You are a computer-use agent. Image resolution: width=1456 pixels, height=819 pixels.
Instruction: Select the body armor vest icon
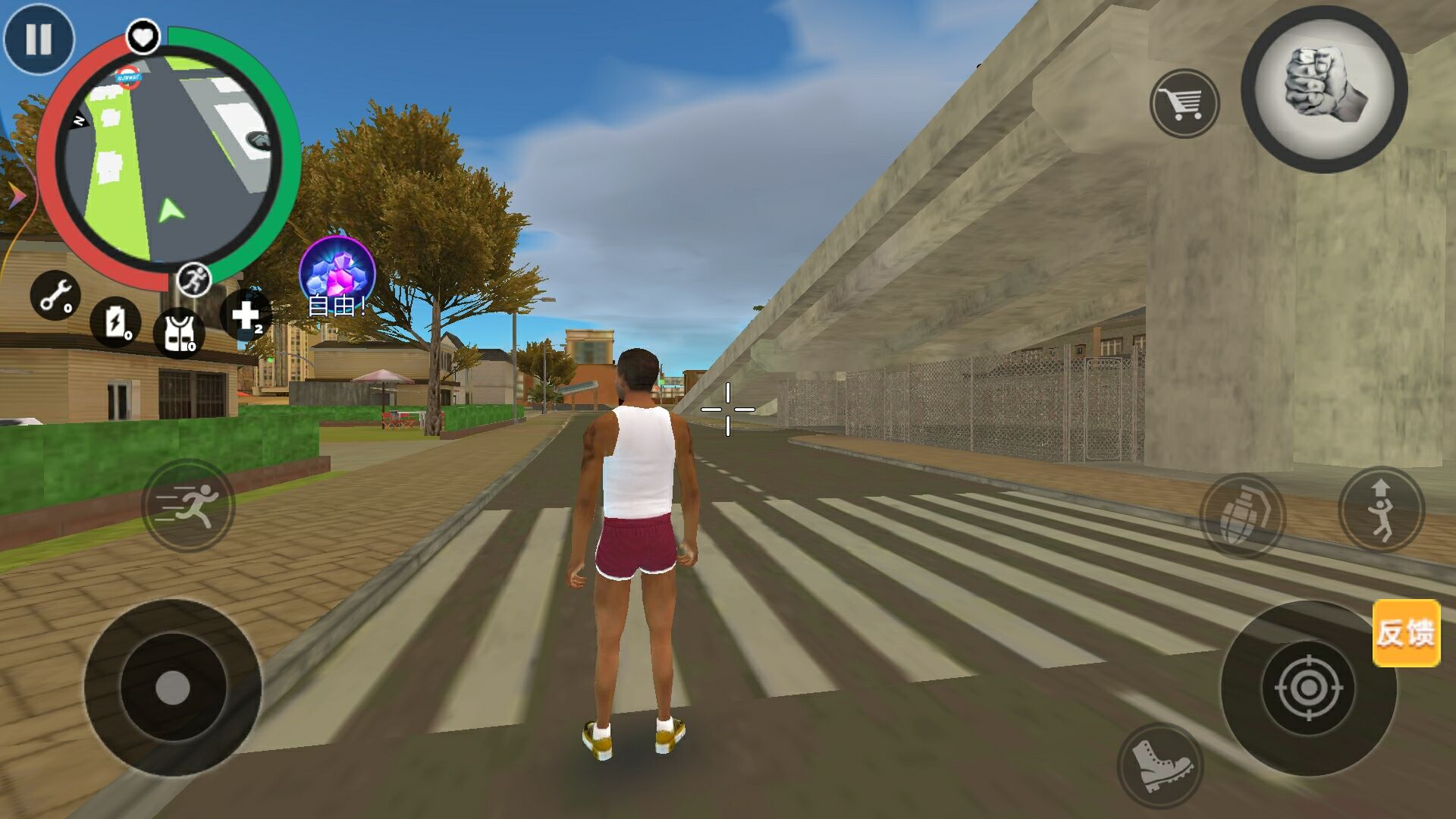(179, 332)
